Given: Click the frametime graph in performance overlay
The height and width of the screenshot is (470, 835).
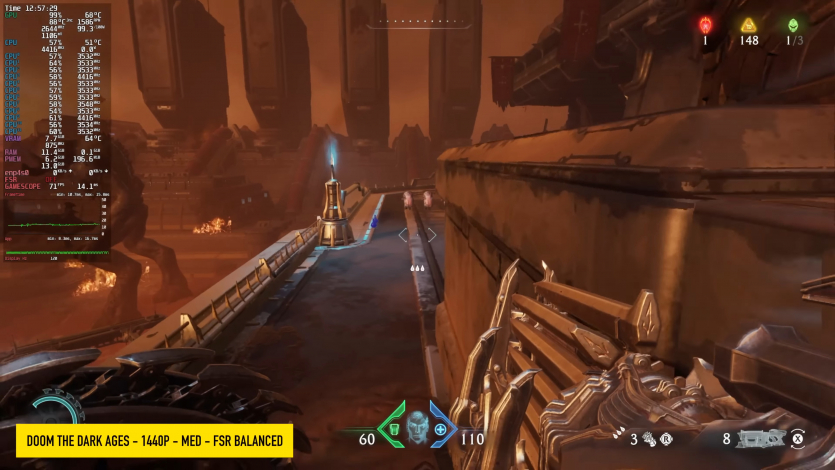Looking at the screenshot, I should point(57,226).
